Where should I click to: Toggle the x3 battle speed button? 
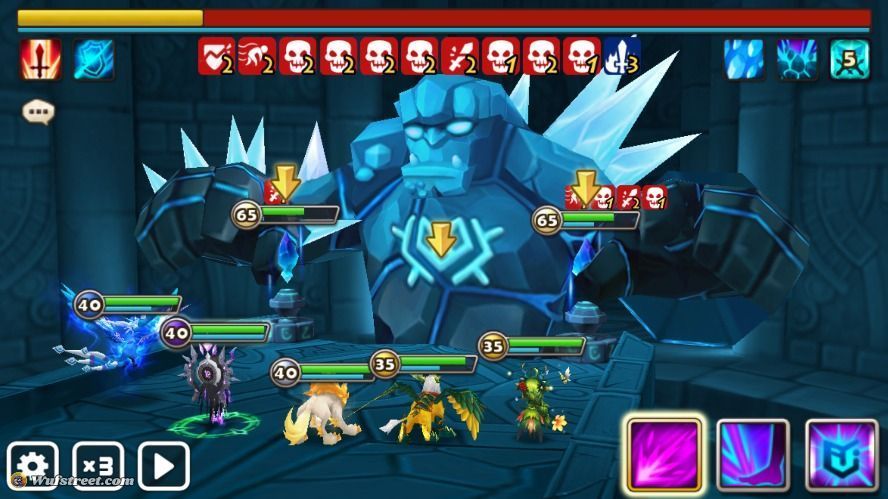[x=98, y=465]
